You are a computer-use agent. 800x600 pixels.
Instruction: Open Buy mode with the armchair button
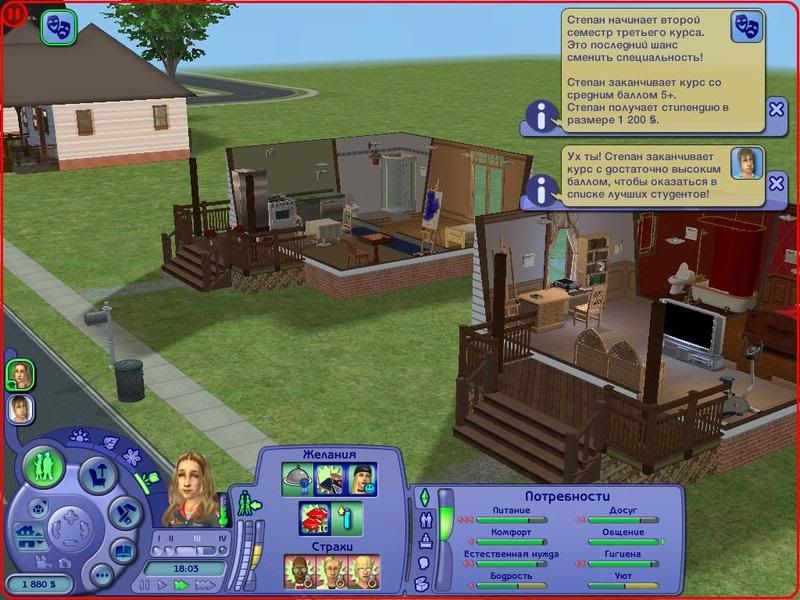coord(97,475)
